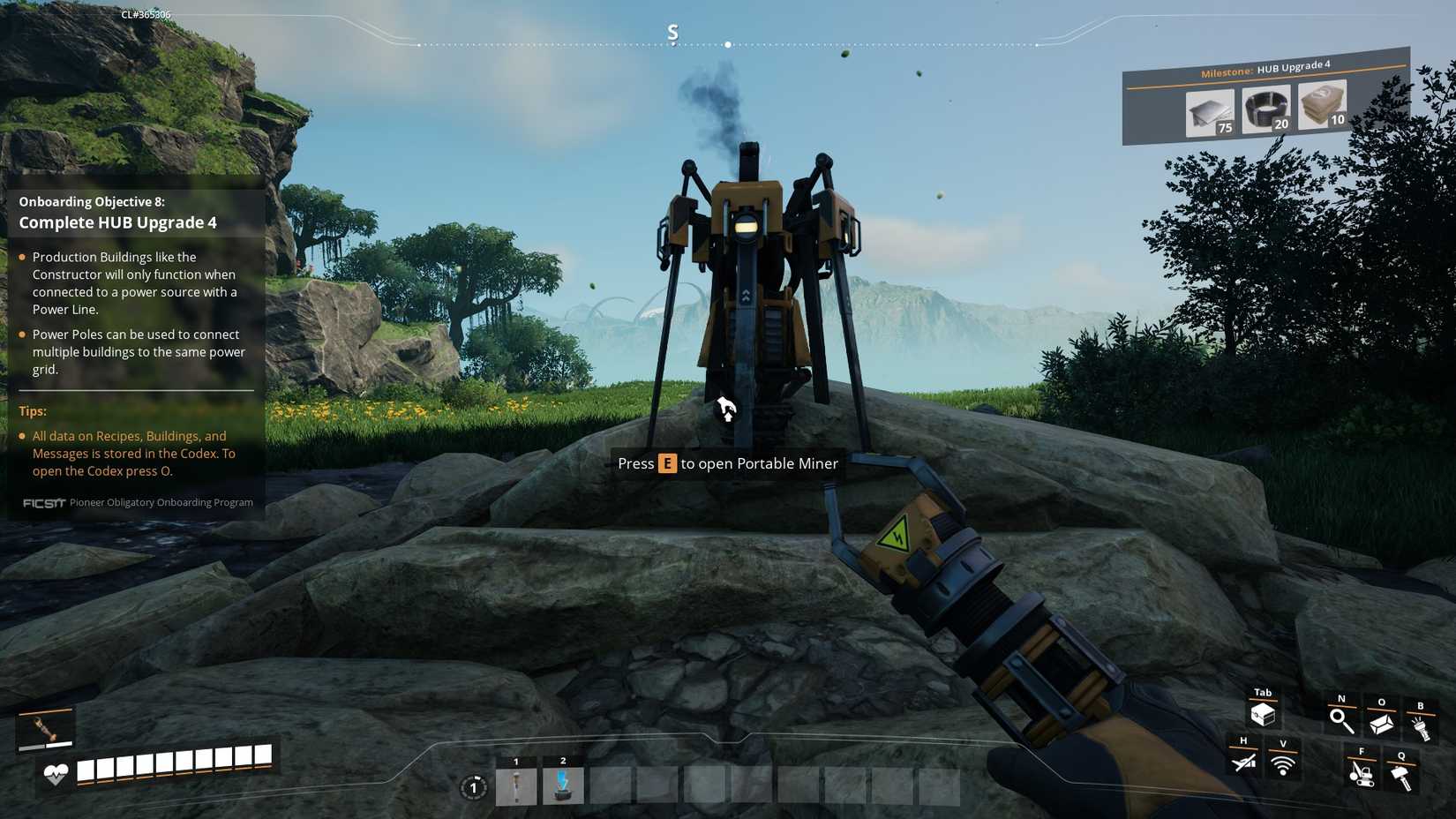Toggle the Portable Miner in hotbar slot 2

(x=562, y=785)
